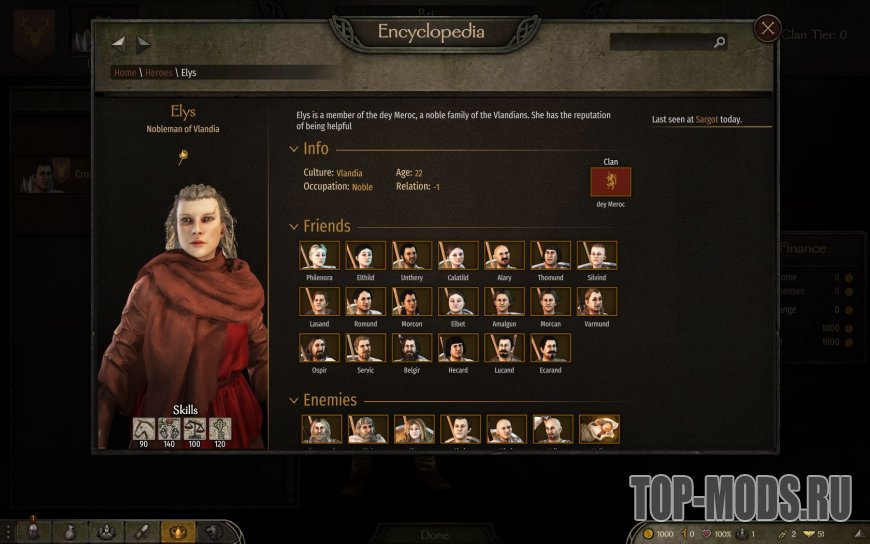The width and height of the screenshot is (870, 544).
Task: Select friend portrait Varmund
Action: point(597,302)
